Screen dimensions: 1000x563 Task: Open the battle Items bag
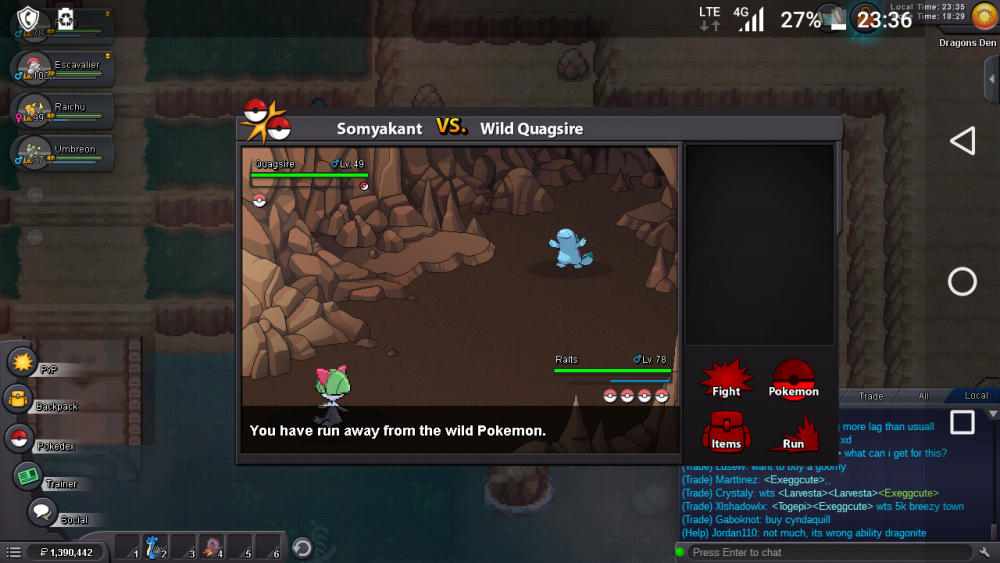pos(726,431)
